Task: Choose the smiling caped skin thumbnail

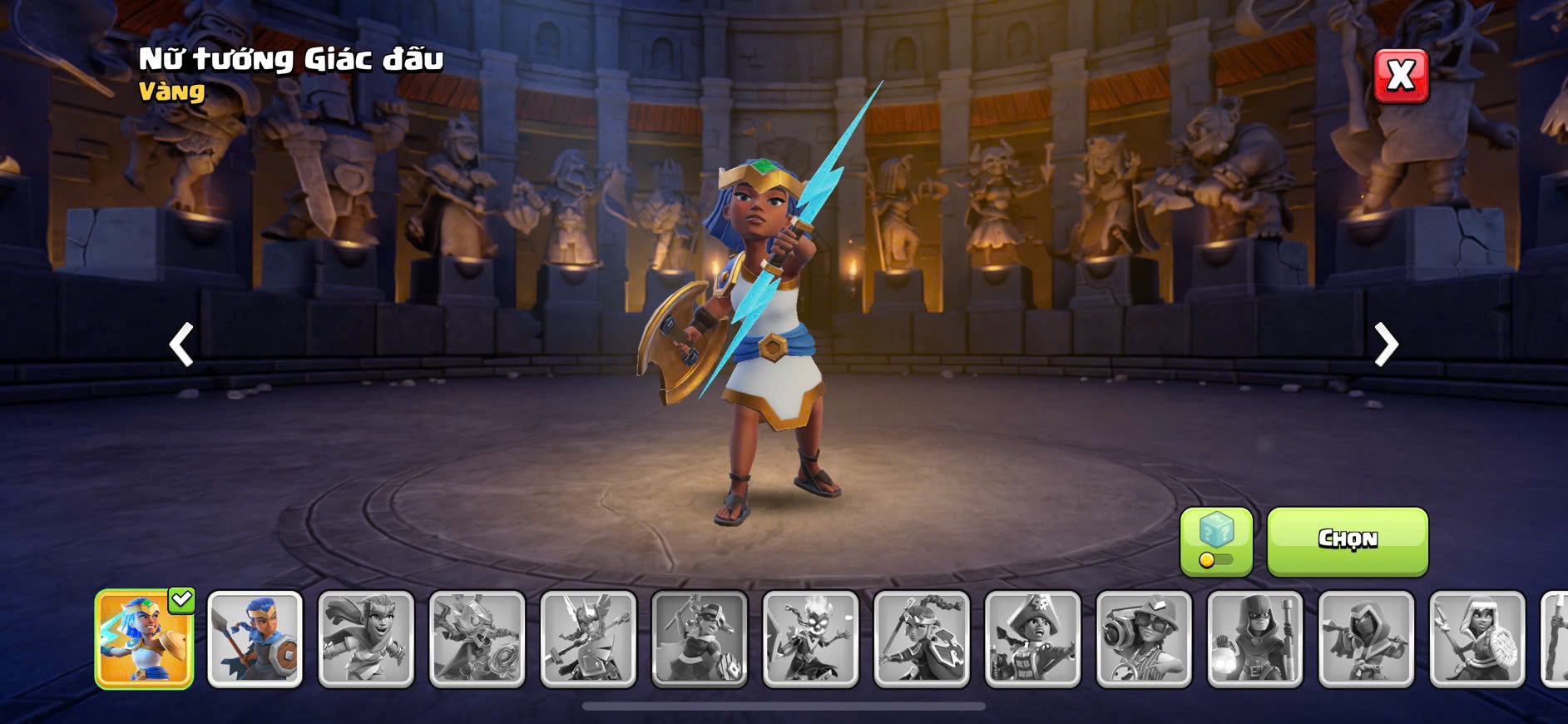Action: pos(366,639)
